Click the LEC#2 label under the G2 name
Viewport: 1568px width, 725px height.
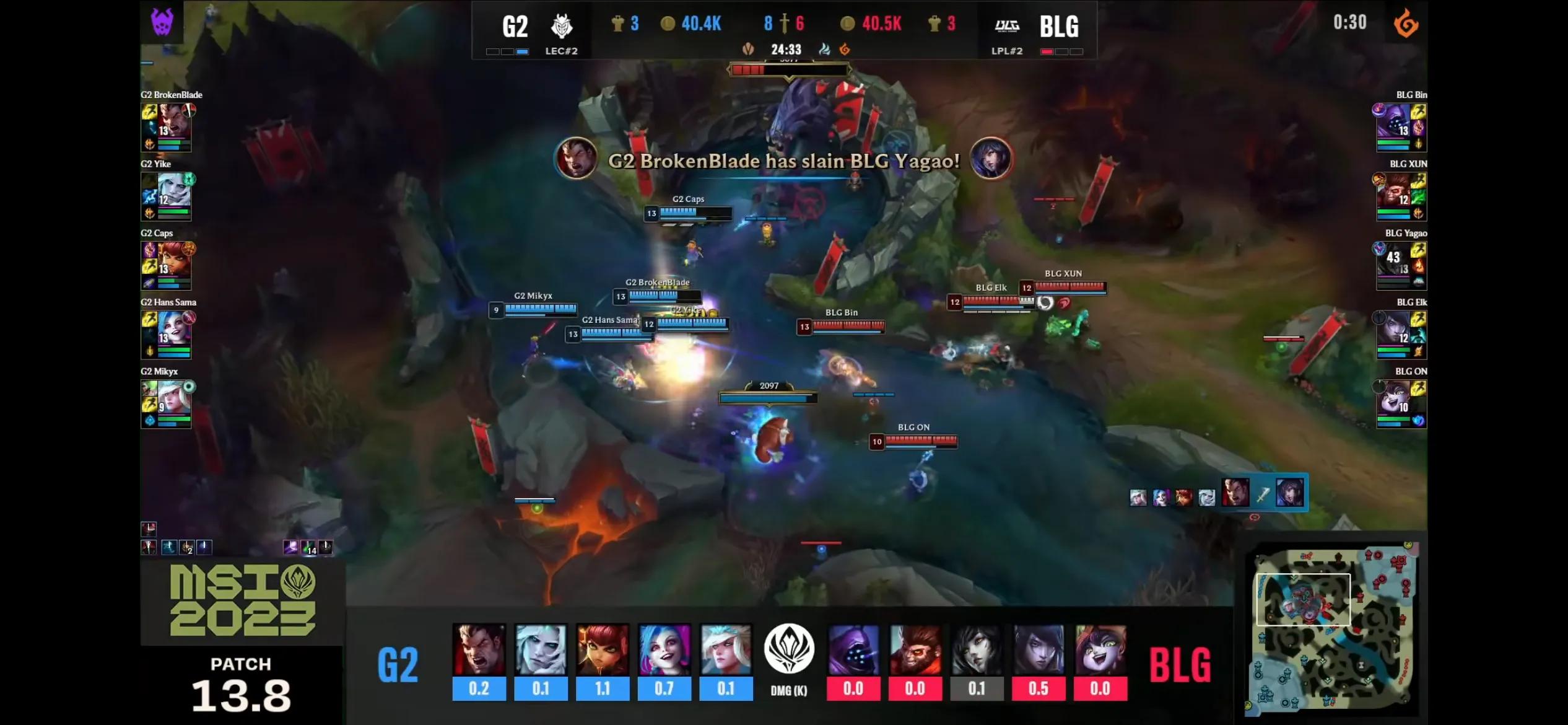click(562, 51)
